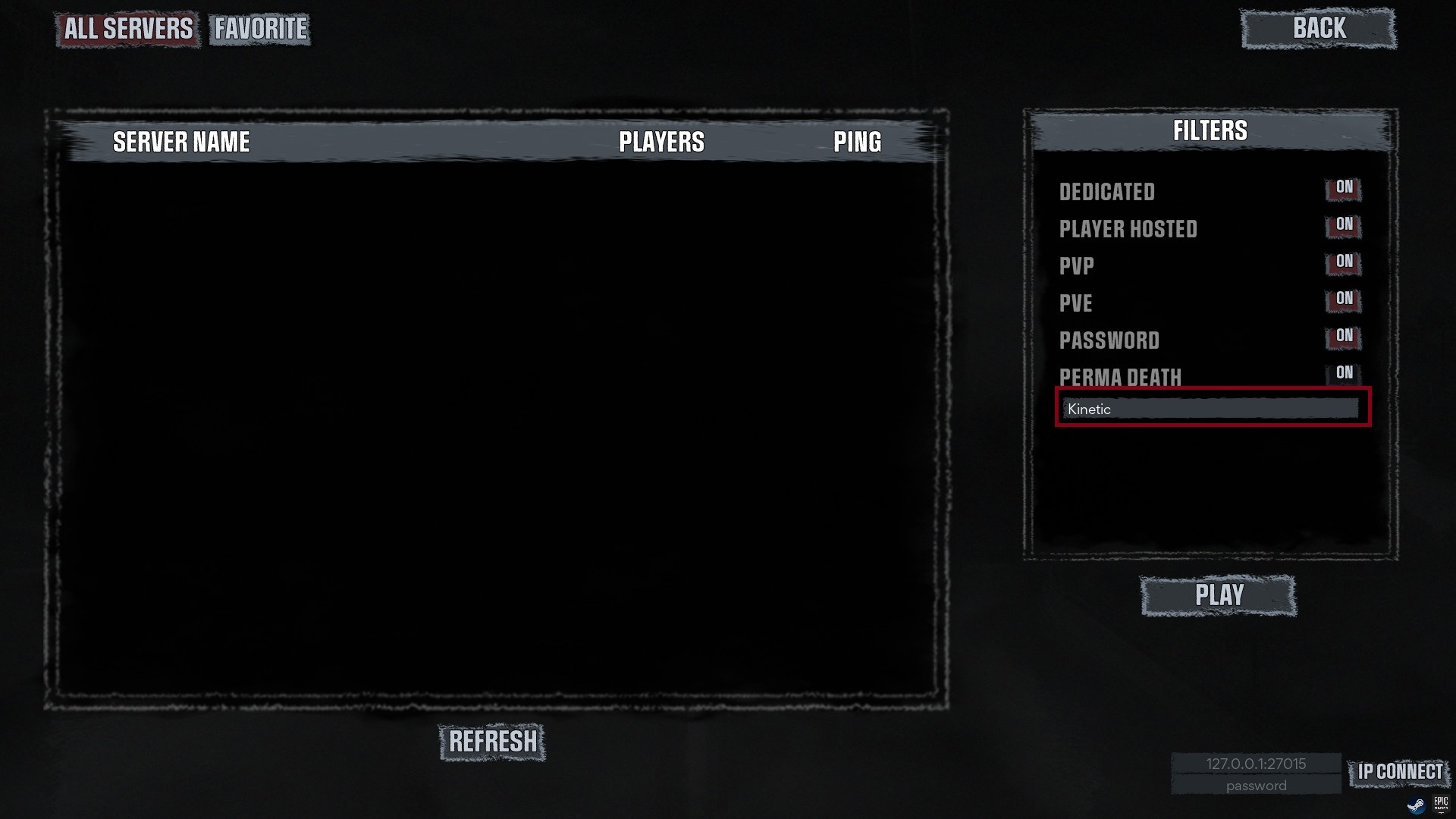Click the server name search field containing Kinetic
This screenshot has height=819, width=1456.
[1210, 409]
